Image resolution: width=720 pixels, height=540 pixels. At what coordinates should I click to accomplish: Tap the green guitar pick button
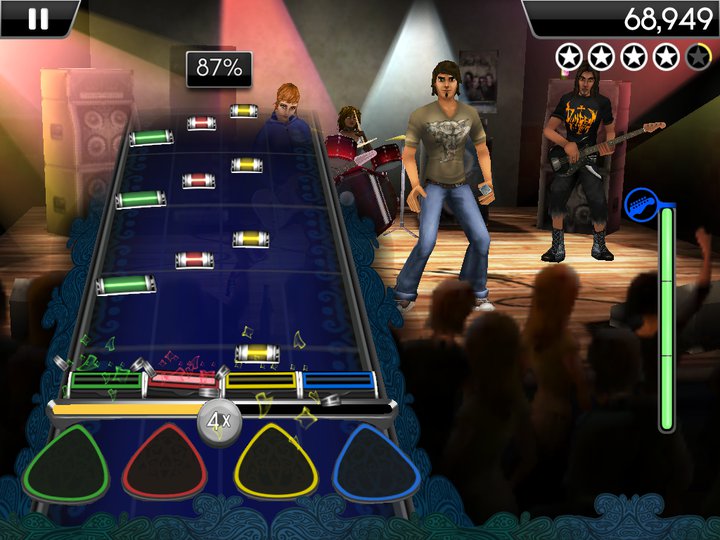[x=67, y=462]
